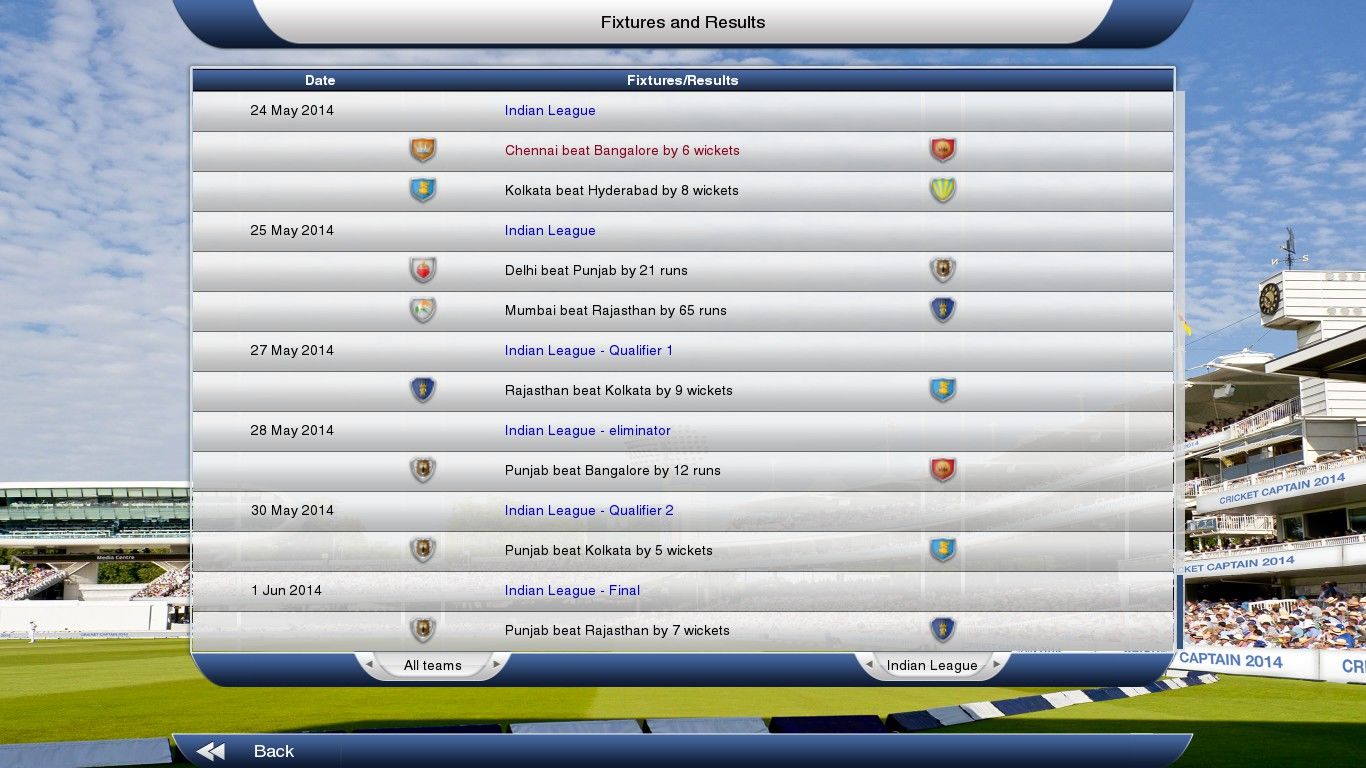Select Delhi beat Punjab by 21 runs
1366x768 pixels.
tap(596, 271)
